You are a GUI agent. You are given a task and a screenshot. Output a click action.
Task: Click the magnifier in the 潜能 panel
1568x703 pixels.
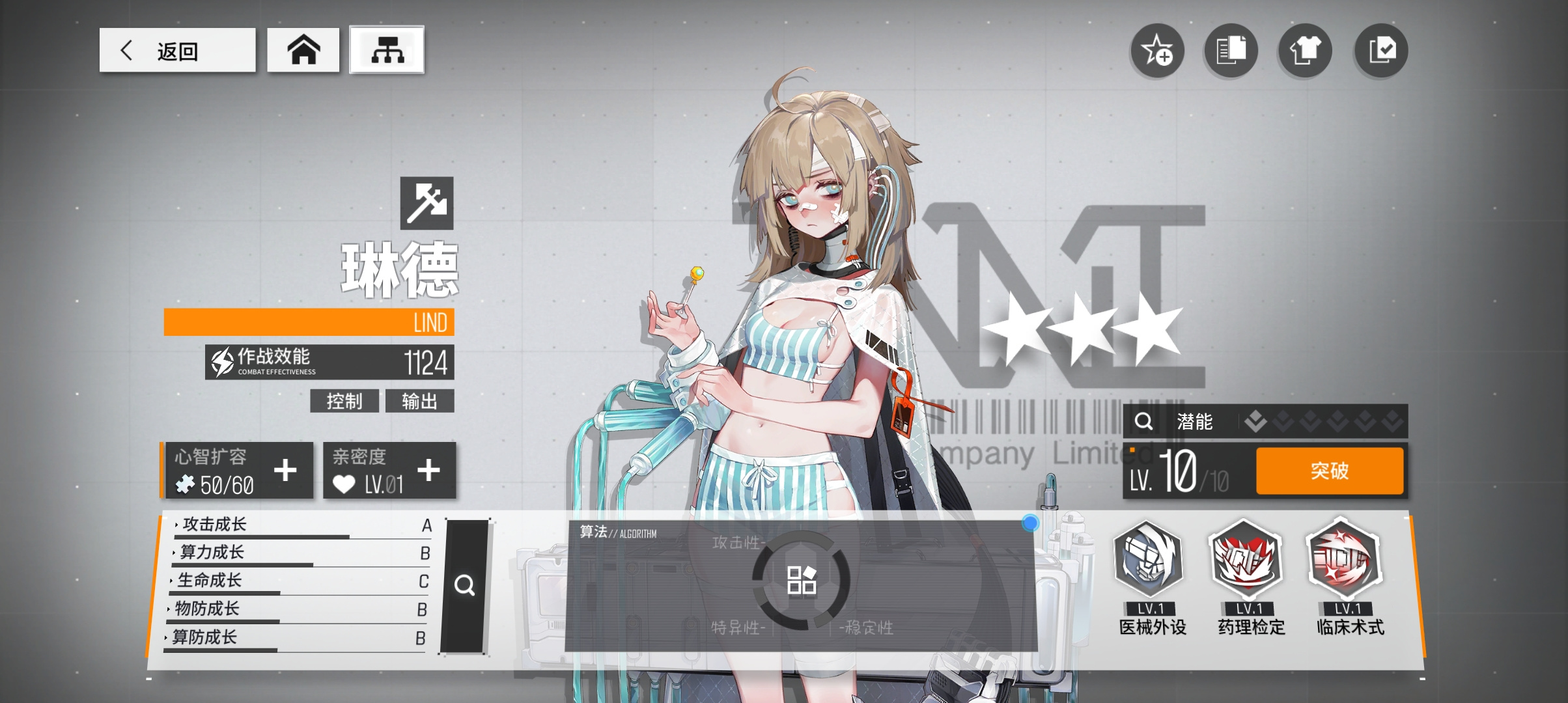point(1143,422)
